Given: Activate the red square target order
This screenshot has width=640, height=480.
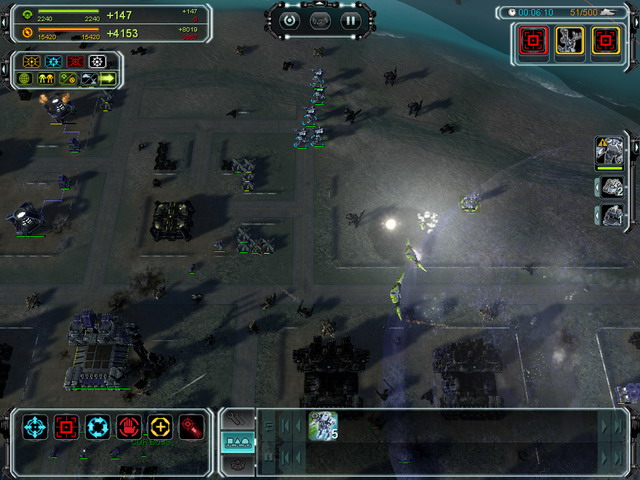Looking at the screenshot, I should [67, 427].
